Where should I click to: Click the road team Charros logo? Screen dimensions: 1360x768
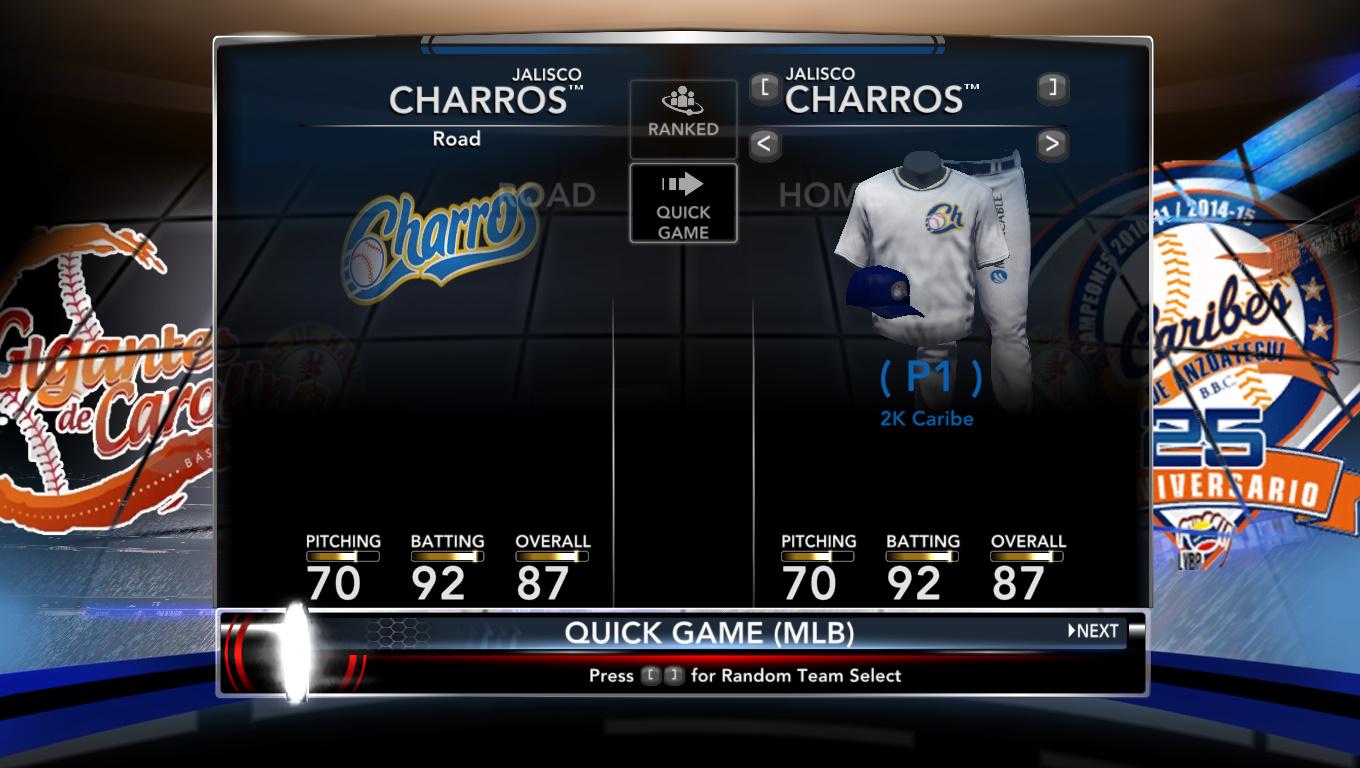click(438, 245)
